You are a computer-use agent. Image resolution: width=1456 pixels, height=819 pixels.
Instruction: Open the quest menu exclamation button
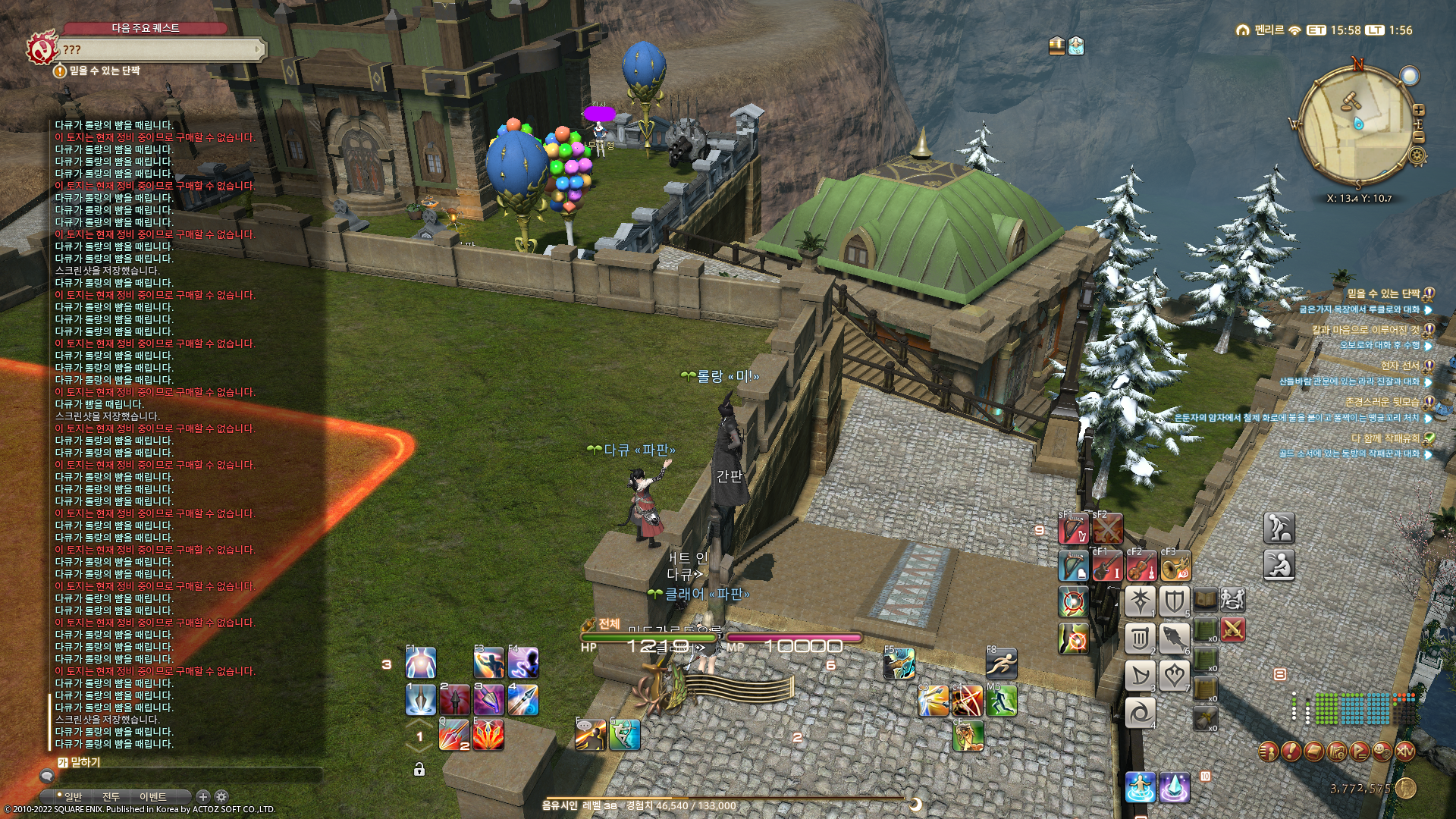(x=1291, y=752)
